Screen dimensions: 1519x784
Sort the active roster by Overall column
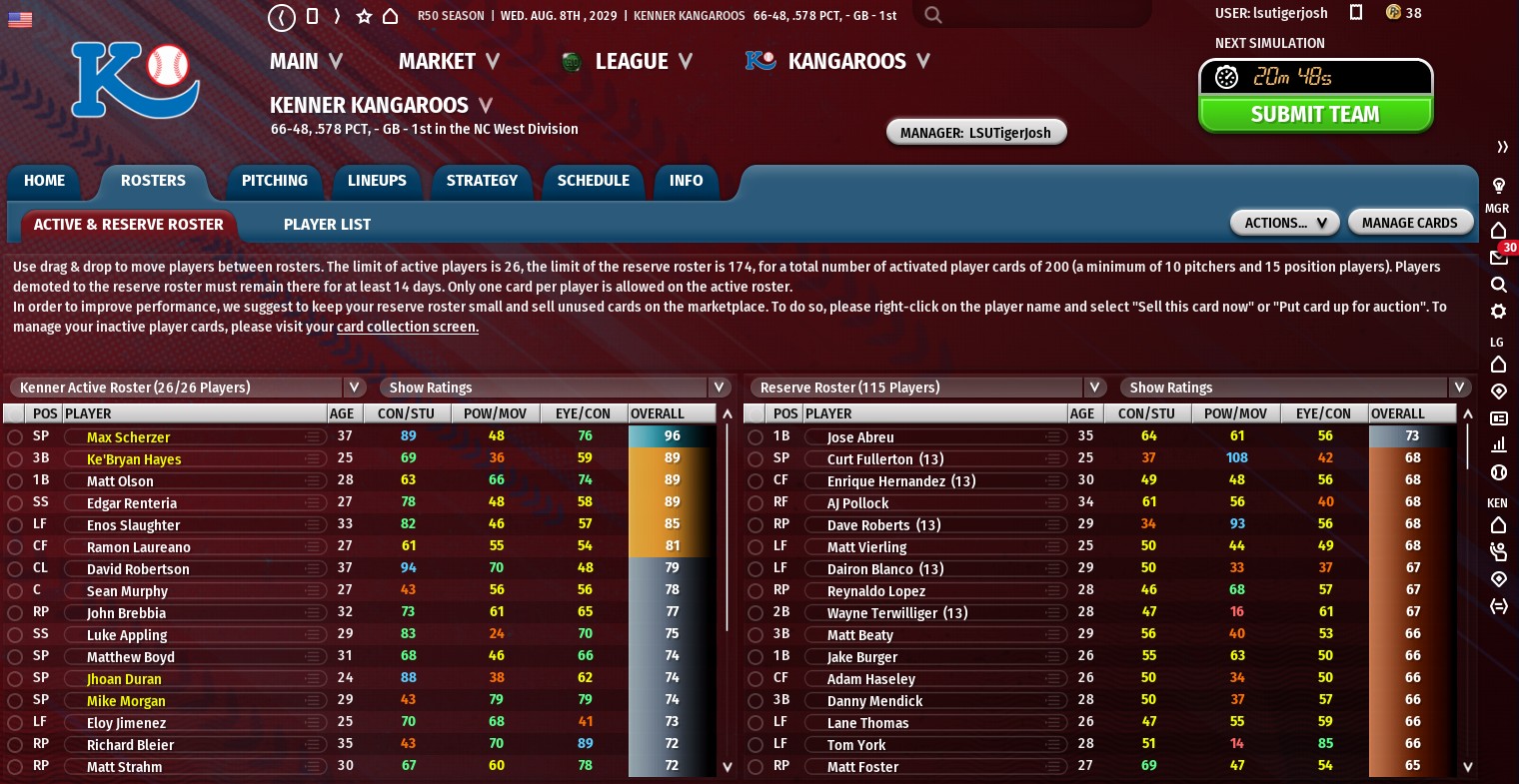[x=658, y=413]
